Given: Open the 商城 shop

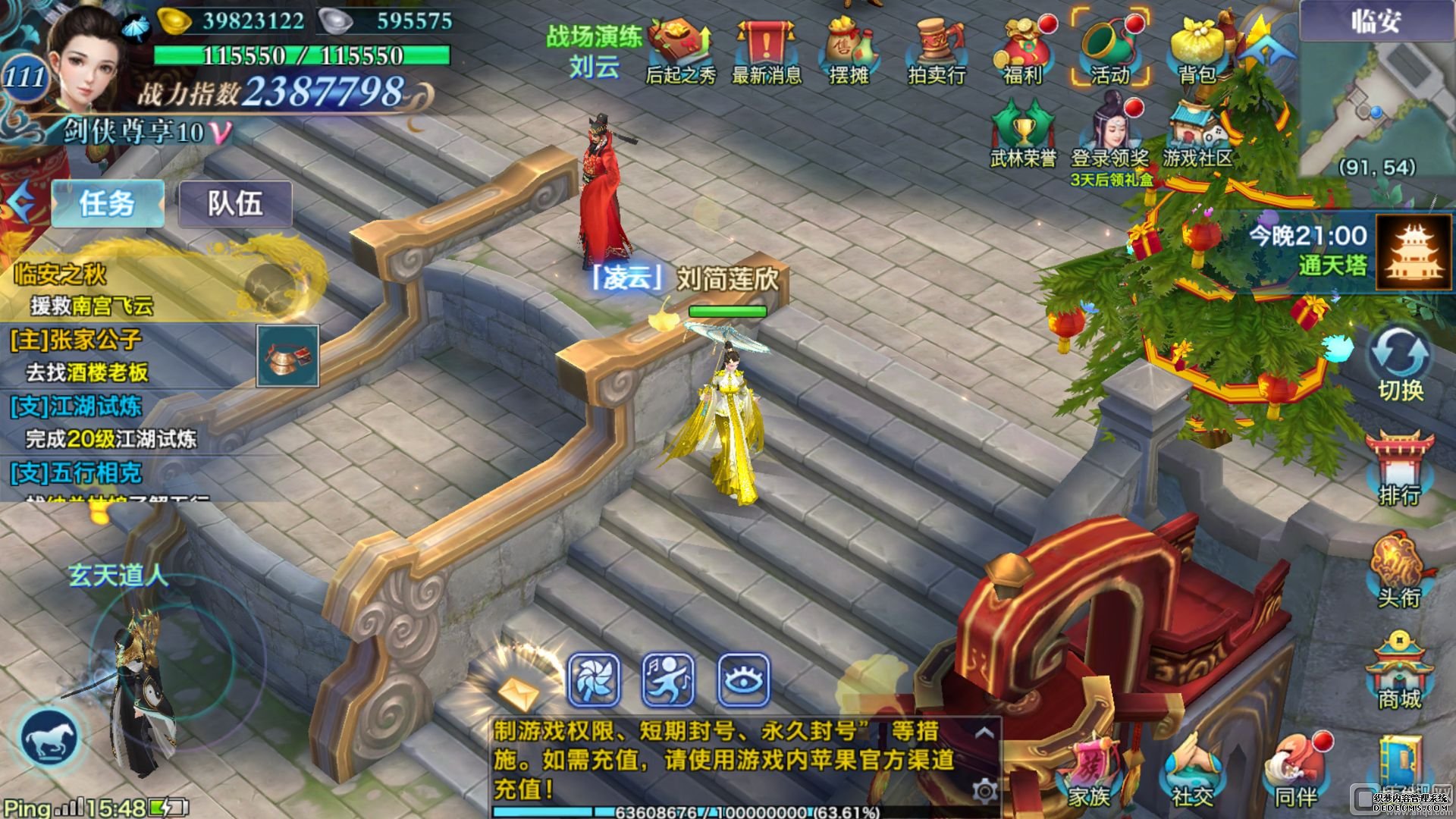Looking at the screenshot, I should pos(1400,671).
